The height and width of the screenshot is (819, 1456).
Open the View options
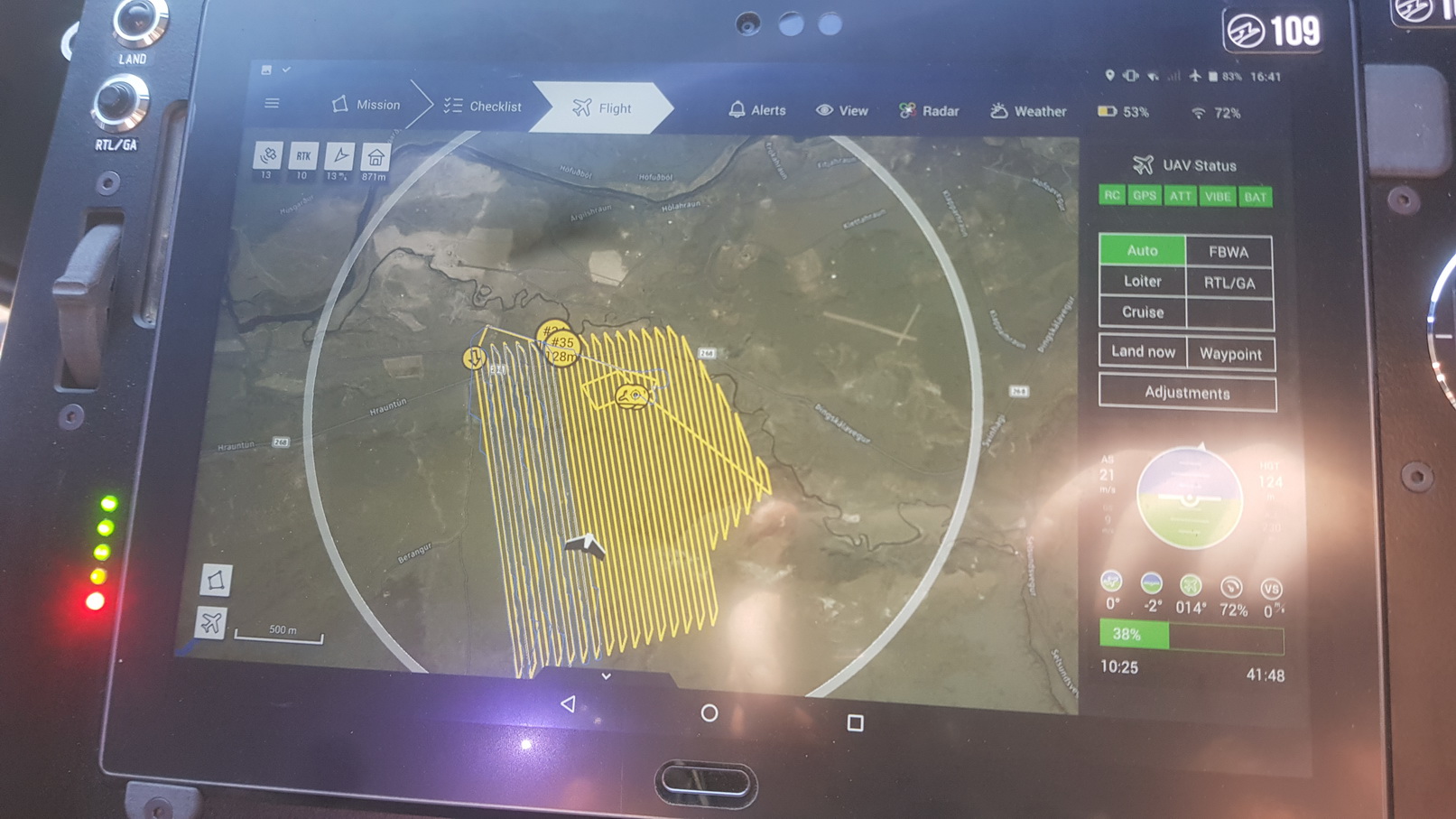[841, 111]
